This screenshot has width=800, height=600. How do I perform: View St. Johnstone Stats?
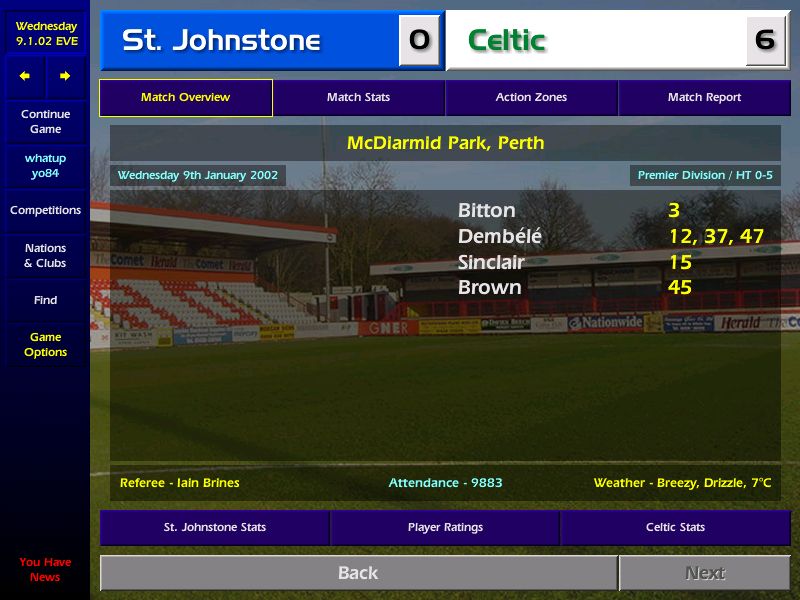point(214,527)
